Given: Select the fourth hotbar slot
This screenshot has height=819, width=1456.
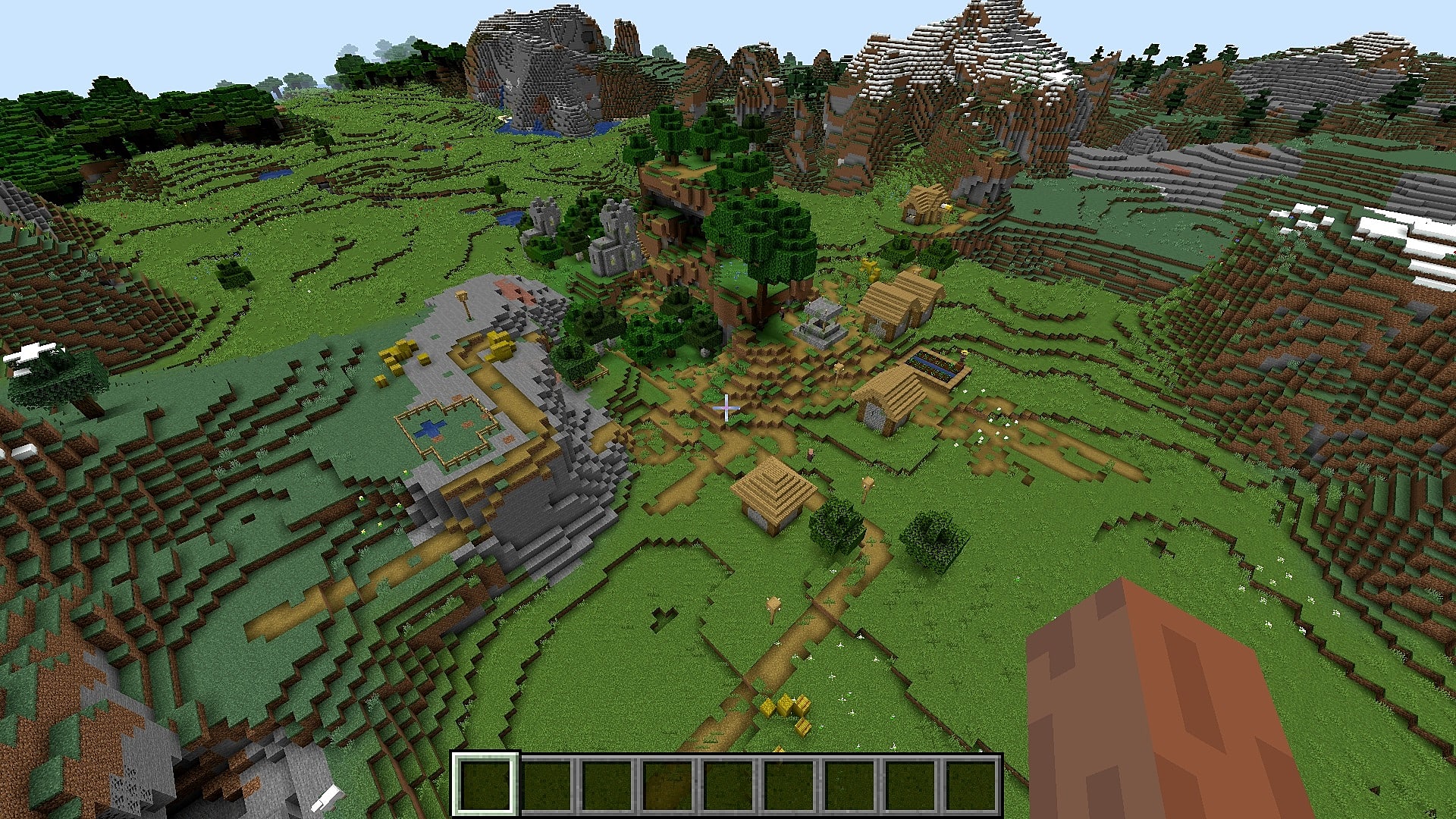Looking at the screenshot, I should coord(667,787).
